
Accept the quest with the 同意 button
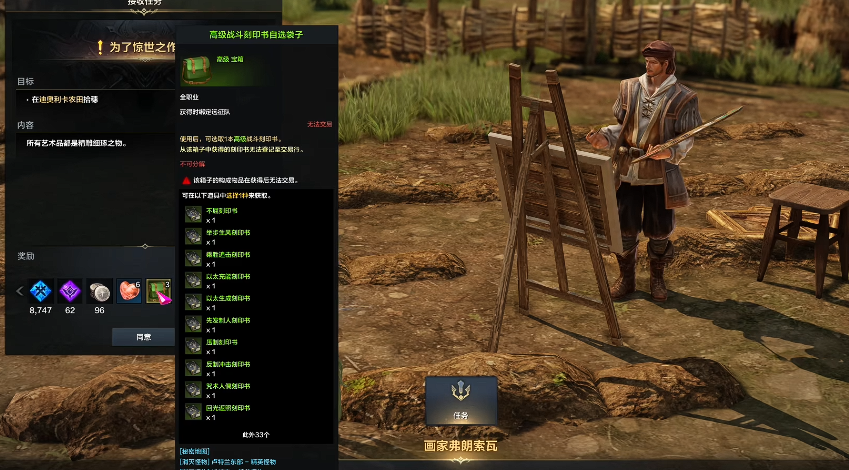pos(143,337)
